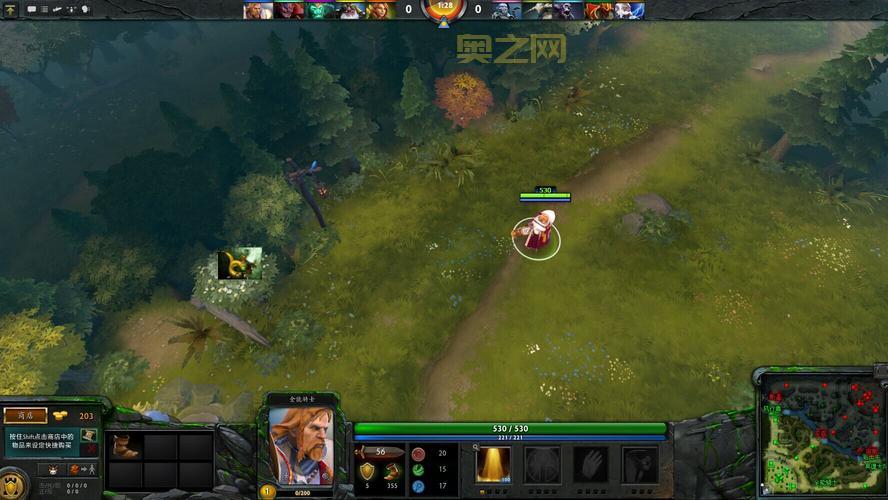This screenshot has height=500, width=888.
Task: Click the Omniknight hero portrait
Action: pyautogui.click(x=300, y=445)
